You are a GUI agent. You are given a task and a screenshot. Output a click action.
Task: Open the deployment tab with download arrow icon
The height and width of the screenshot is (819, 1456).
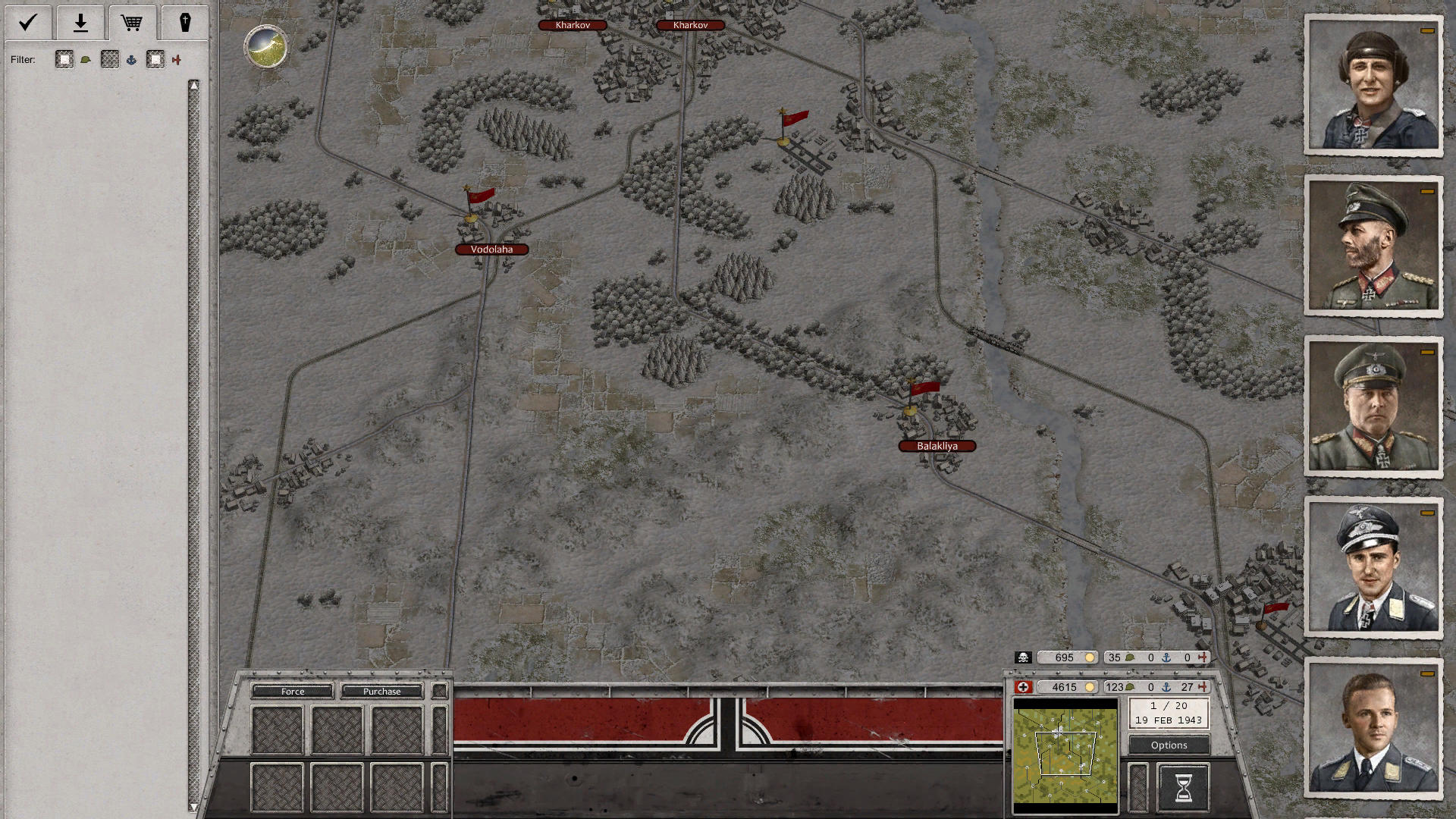click(80, 23)
